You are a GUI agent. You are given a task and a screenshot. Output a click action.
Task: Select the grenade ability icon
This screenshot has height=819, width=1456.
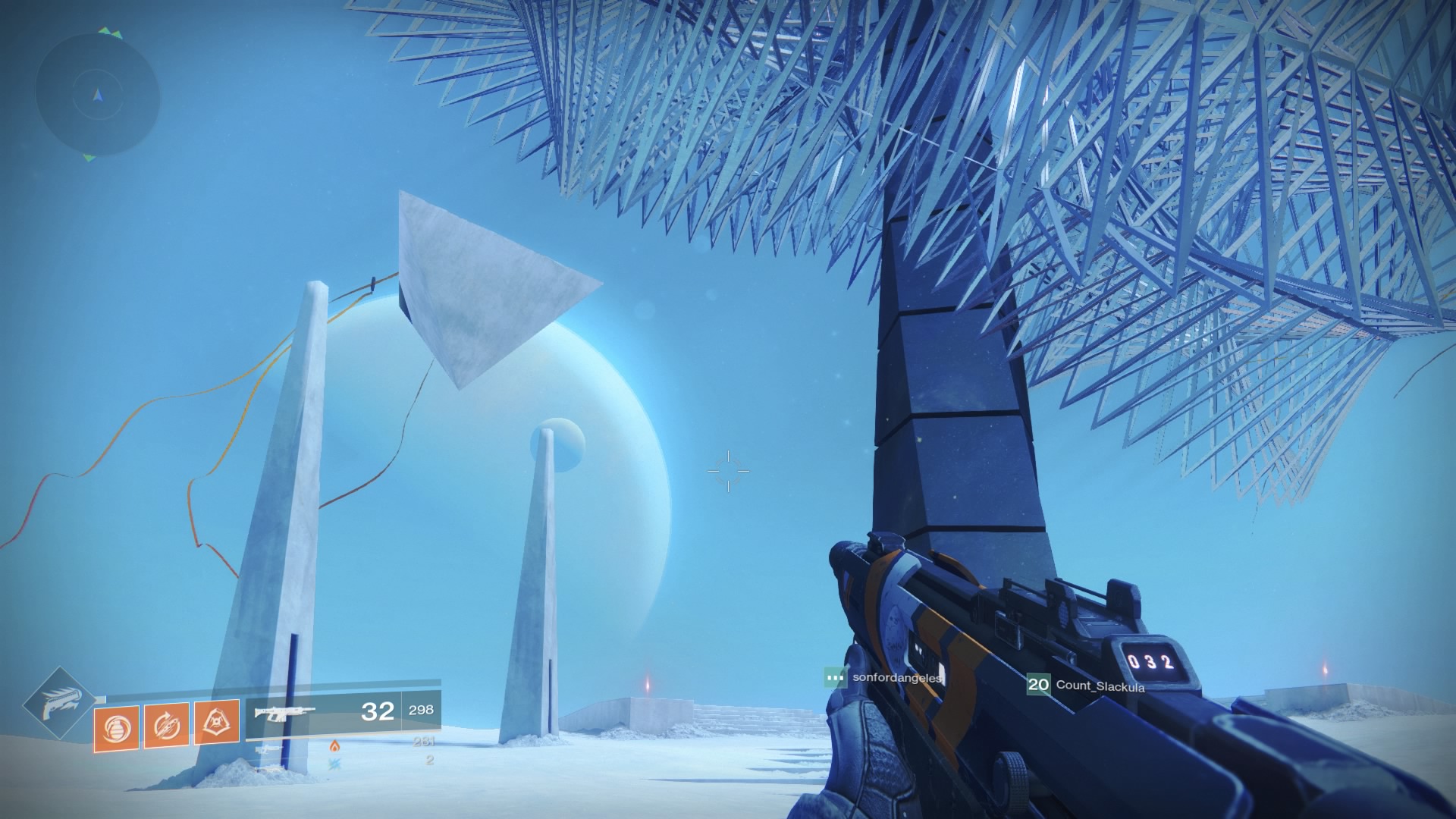pos(116,726)
